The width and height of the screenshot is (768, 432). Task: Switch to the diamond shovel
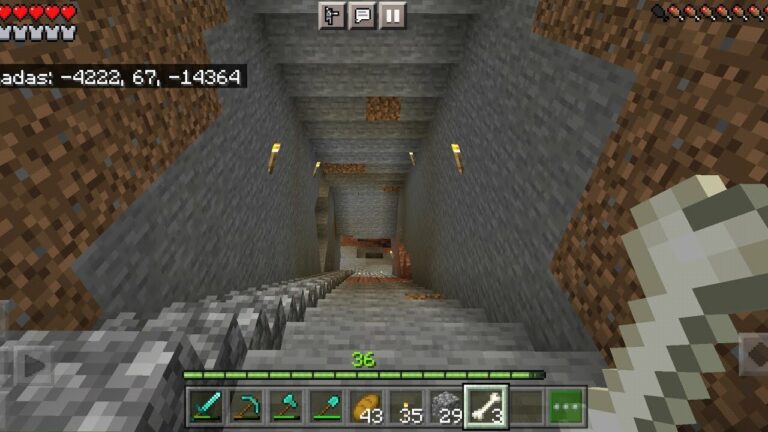click(326, 406)
